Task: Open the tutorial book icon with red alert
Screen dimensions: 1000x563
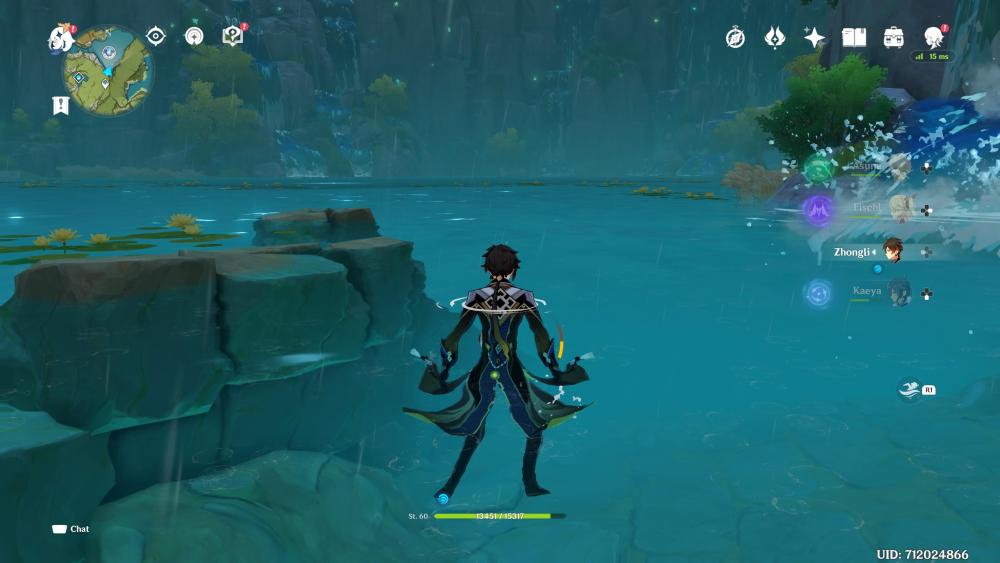Action: (x=232, y=37)
